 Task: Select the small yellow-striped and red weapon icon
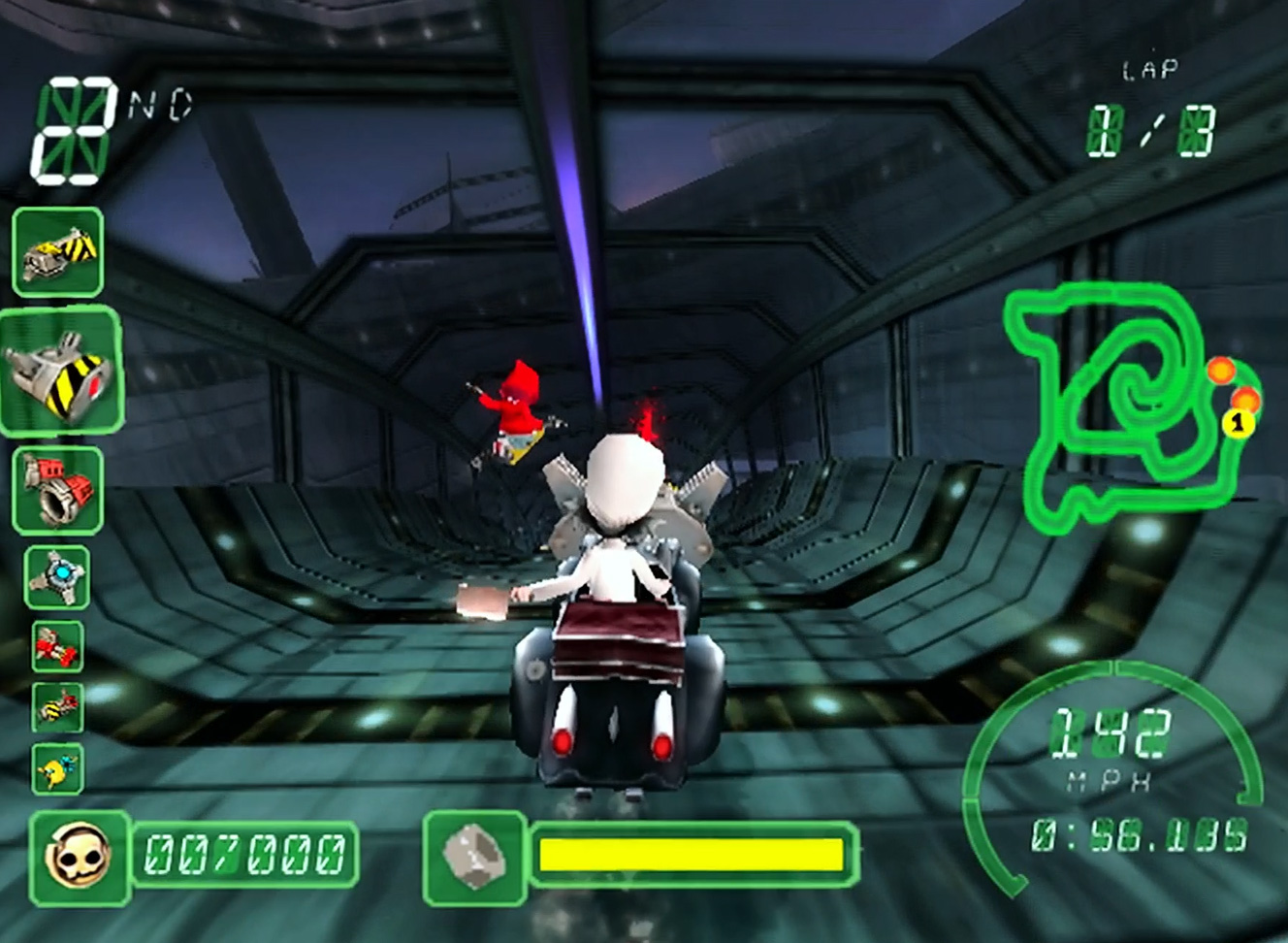57,706
